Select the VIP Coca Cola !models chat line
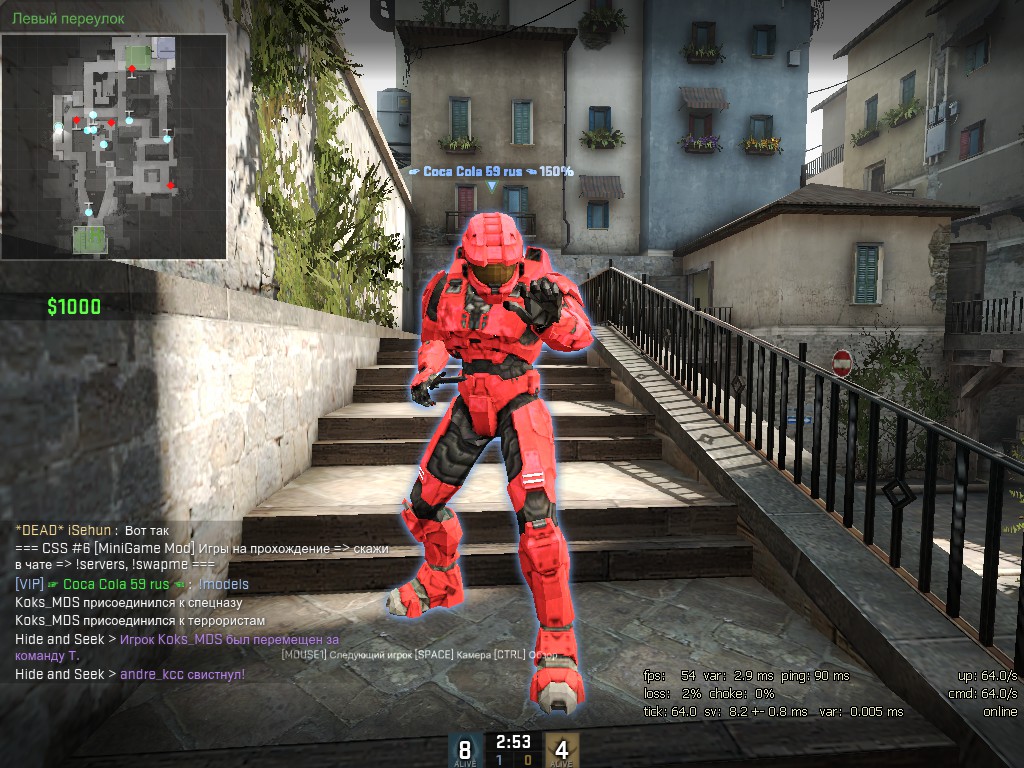This screenshot has width=1024, height=768. coord(132,584)
